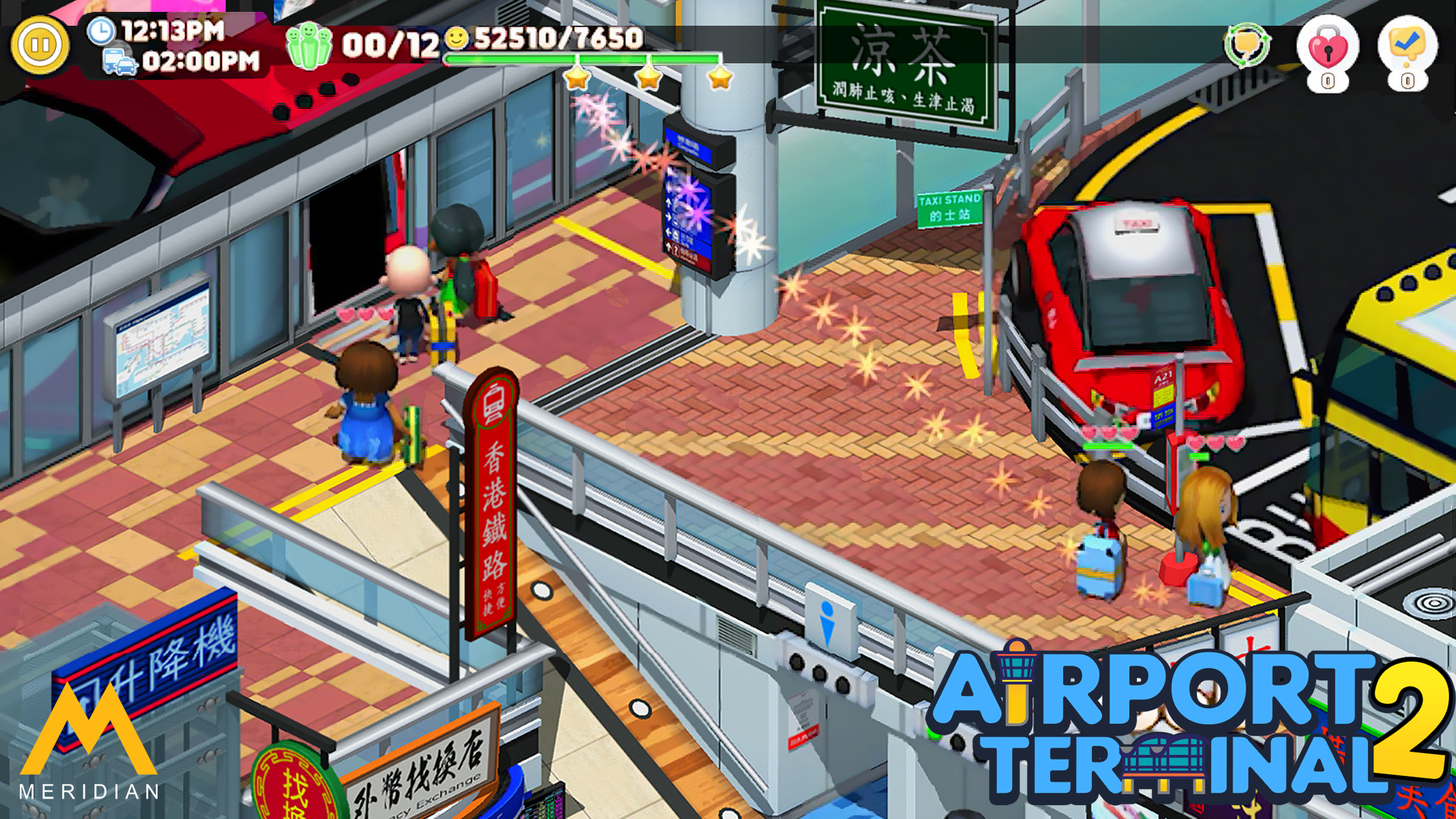This screenshot has height=819, width=1456.
Task: Open achievements via the trophy icon
Action: 1246,46
